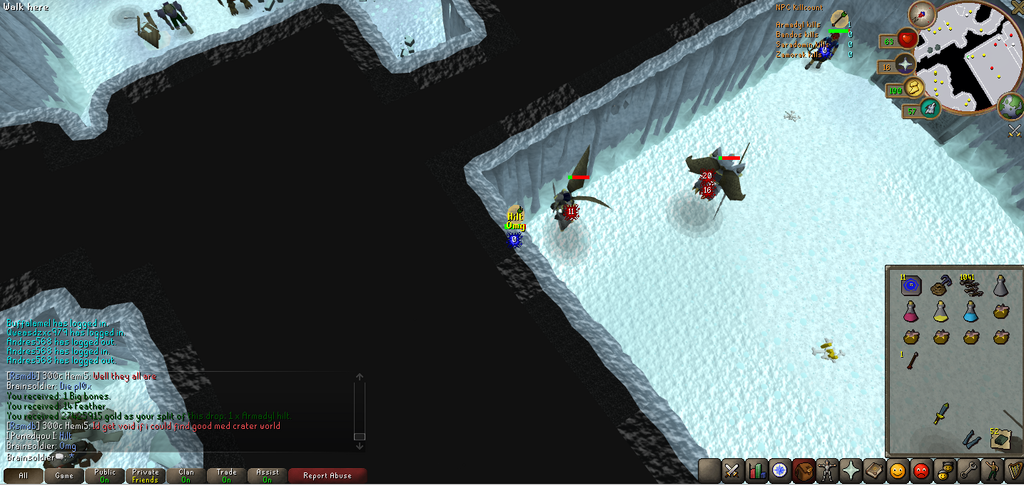Screen dimensions: 1024x486
Task: Open the Worn Equipment tab
Action: 827,470
